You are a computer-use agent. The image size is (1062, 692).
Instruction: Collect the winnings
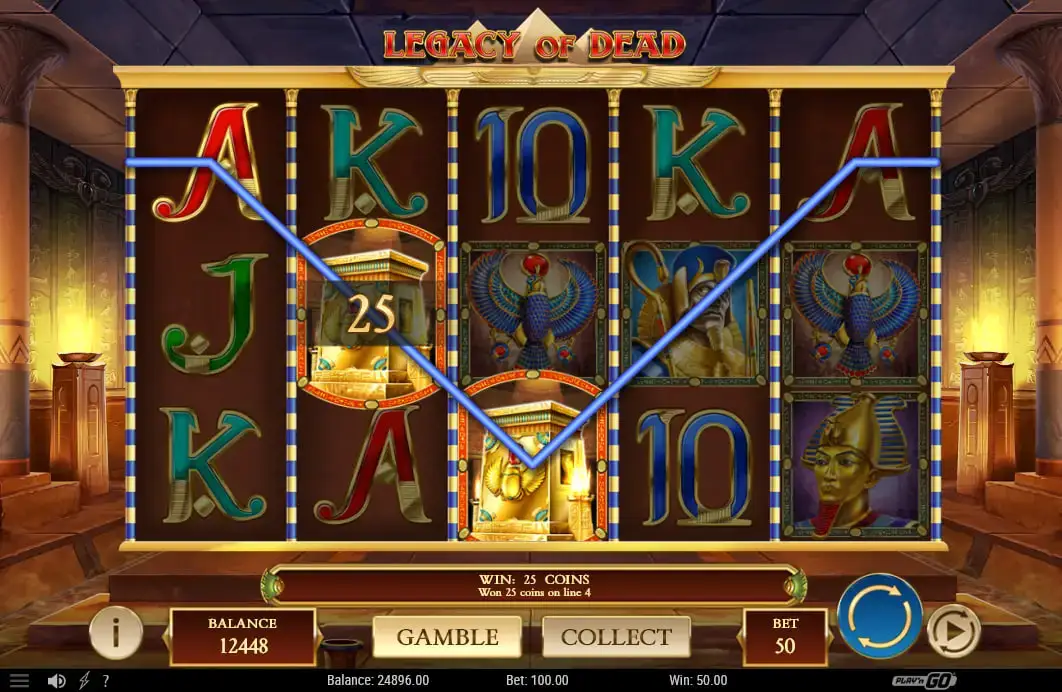616,637
